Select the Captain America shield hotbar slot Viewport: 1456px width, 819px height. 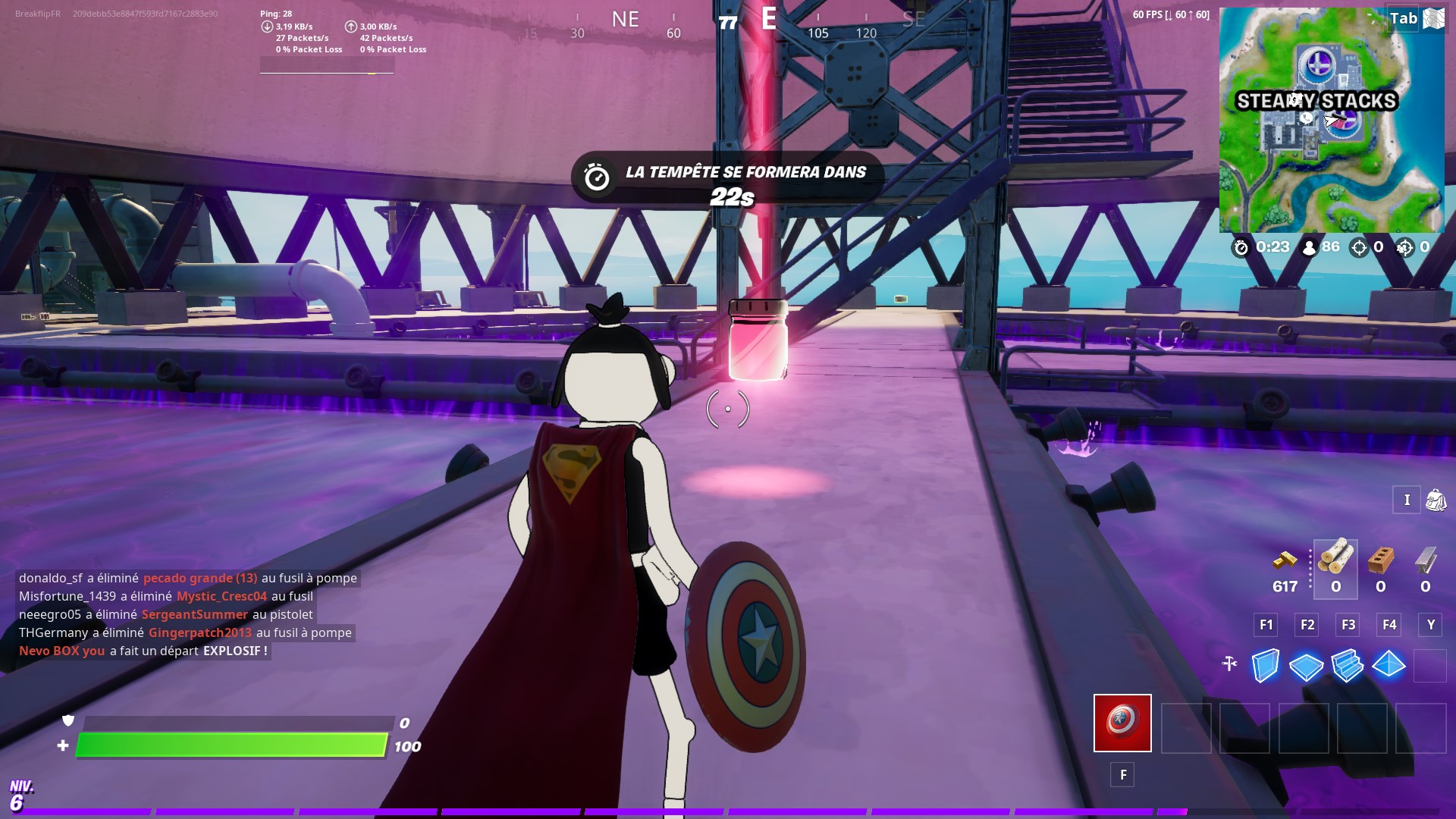point(1122,724)
